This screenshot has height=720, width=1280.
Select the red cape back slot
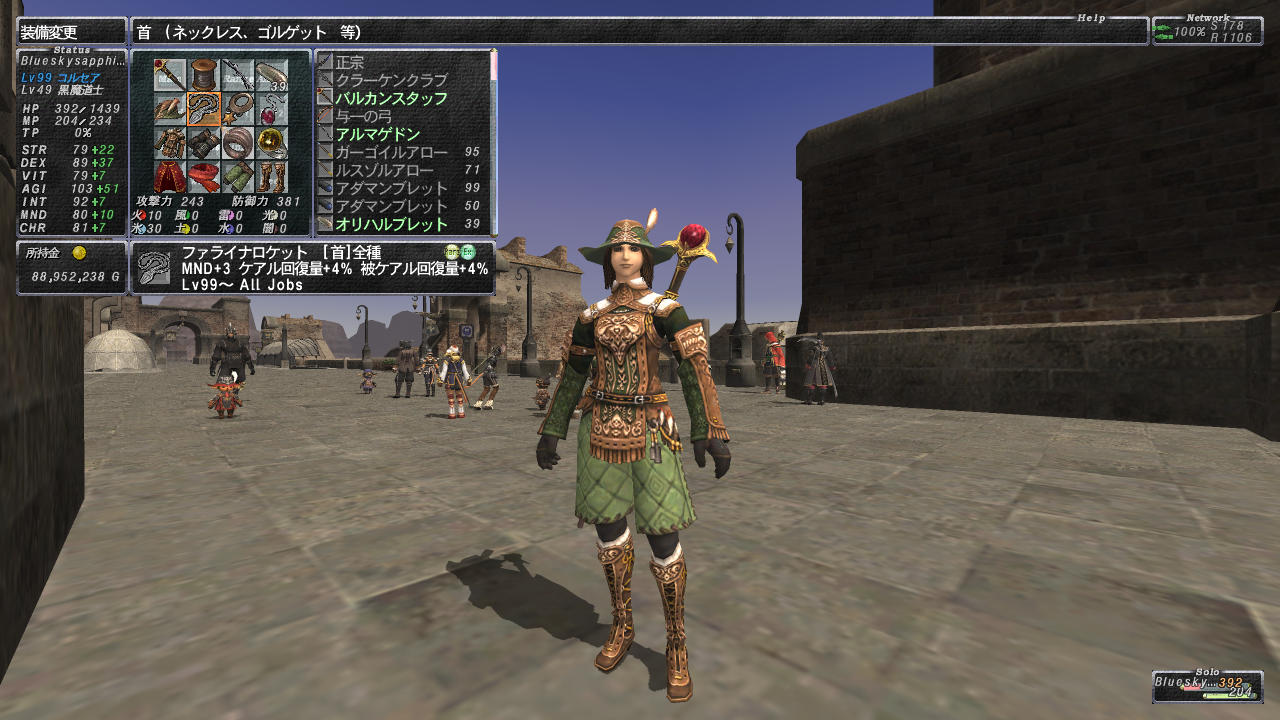click(170, 177)
